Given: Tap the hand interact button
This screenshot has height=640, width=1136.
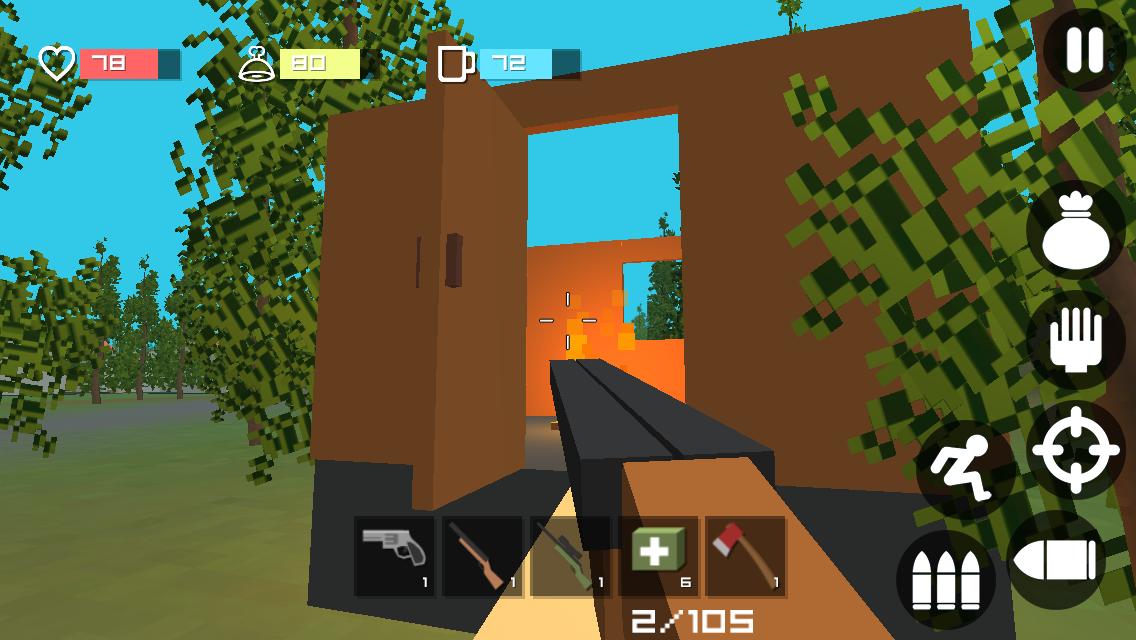Looking at the screenshot, I should [1075, 341].
